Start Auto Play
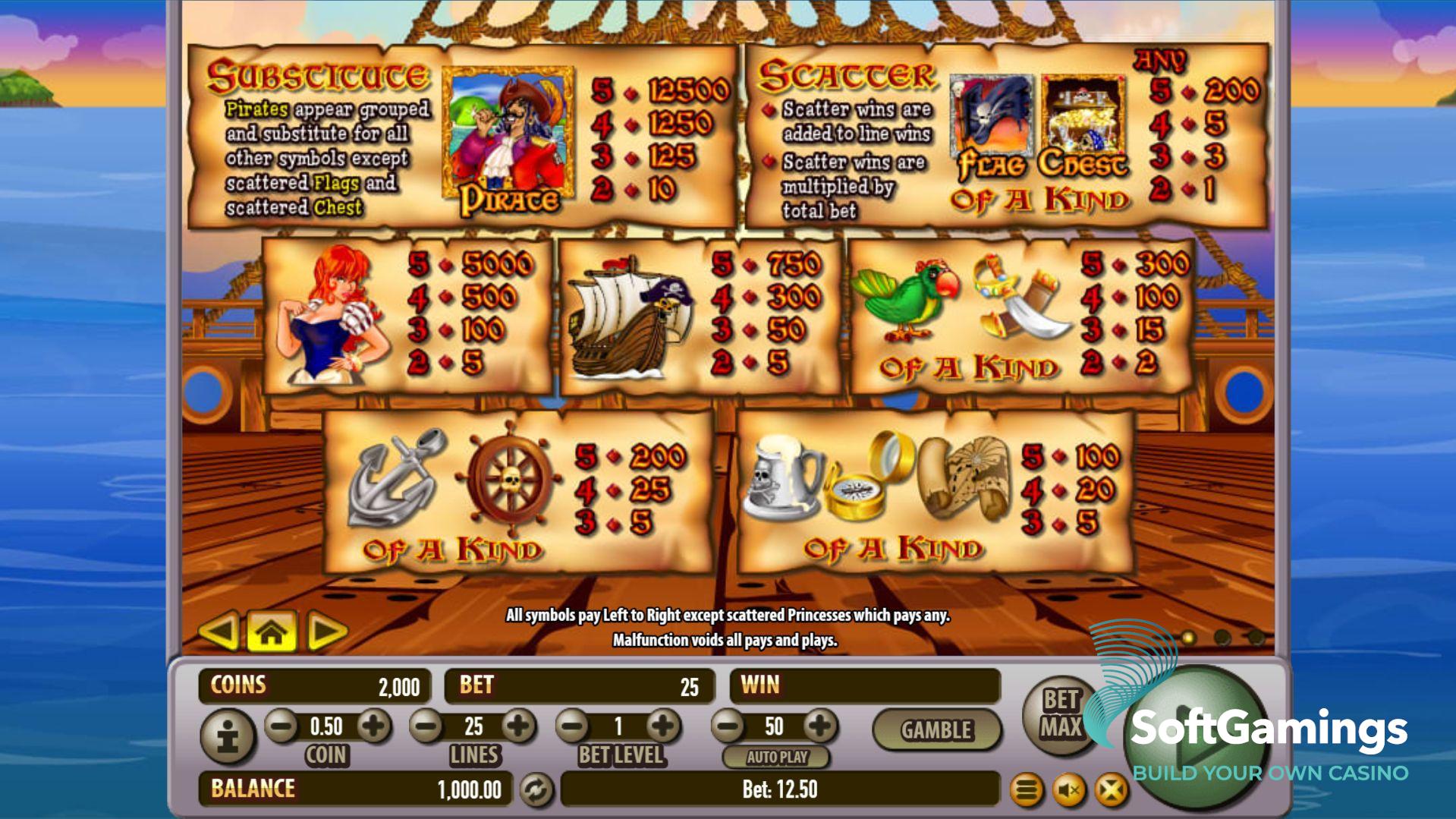This screenshot has width=1456, height=819. click(x=776, y=757)
